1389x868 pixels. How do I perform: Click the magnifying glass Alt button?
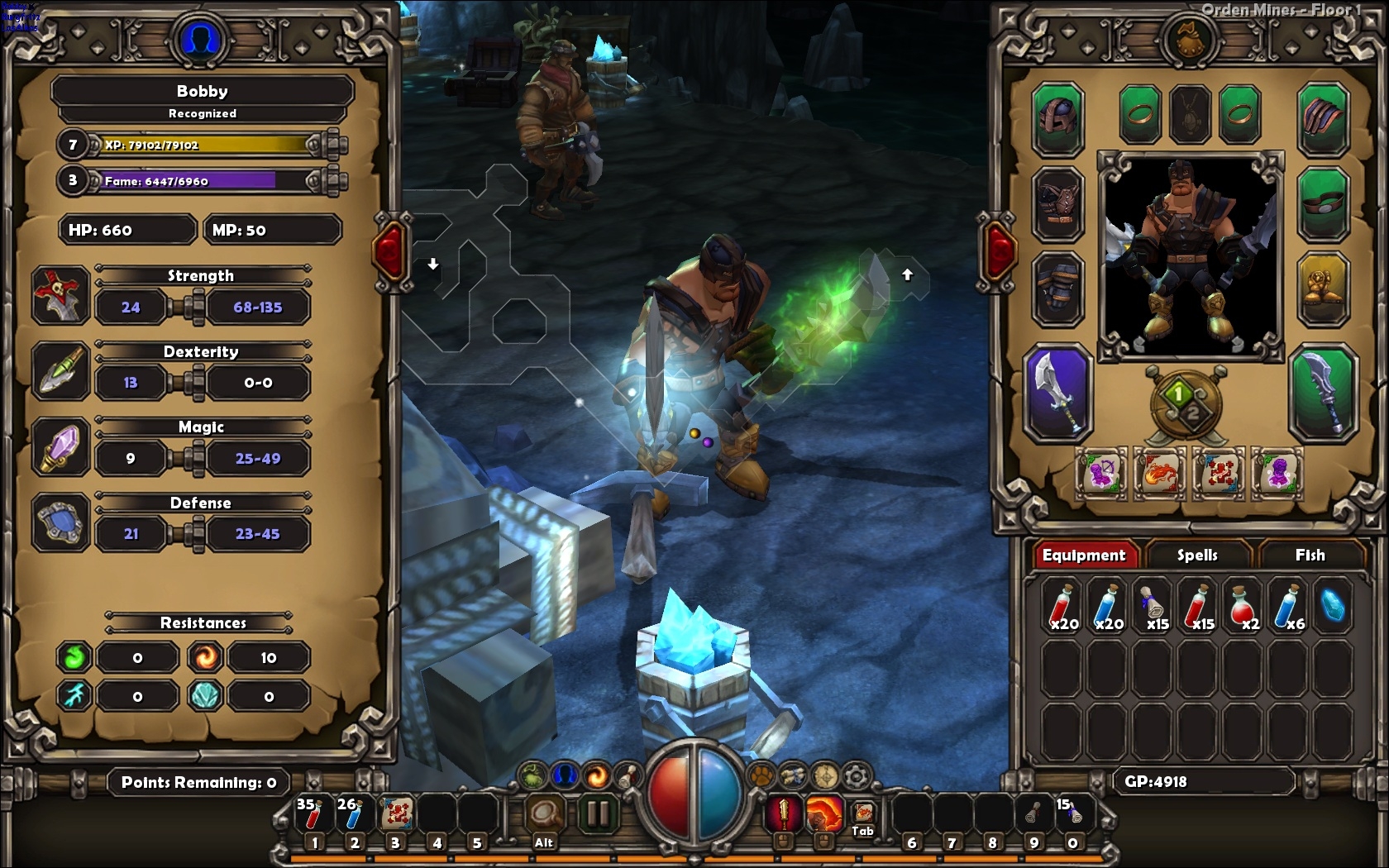click(x=544, y=814)
